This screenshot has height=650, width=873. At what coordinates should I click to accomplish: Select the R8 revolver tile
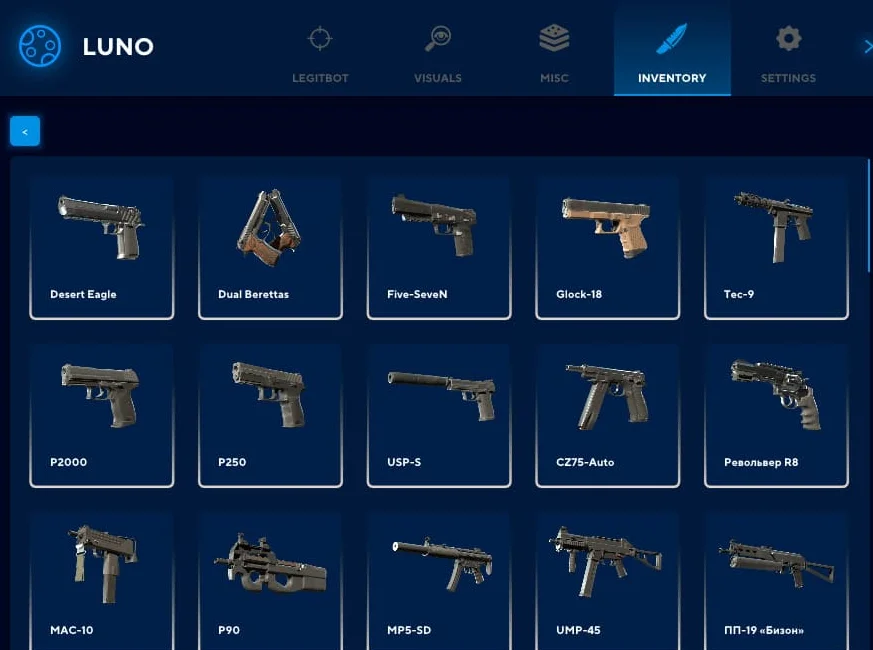[776, 415]
